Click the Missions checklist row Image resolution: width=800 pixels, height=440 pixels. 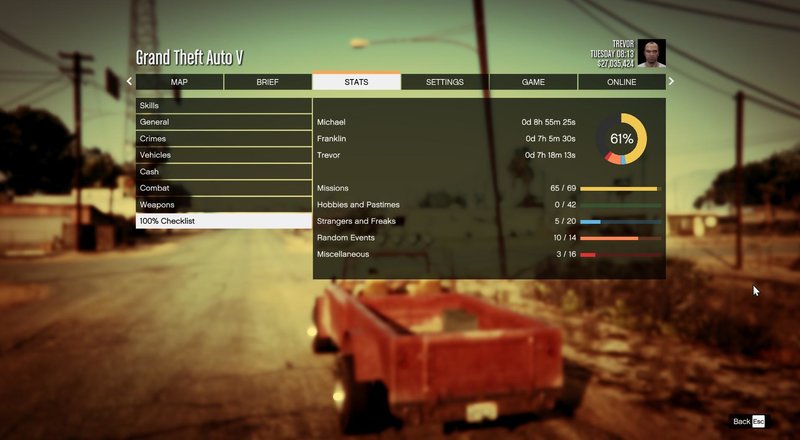point(488,188)
